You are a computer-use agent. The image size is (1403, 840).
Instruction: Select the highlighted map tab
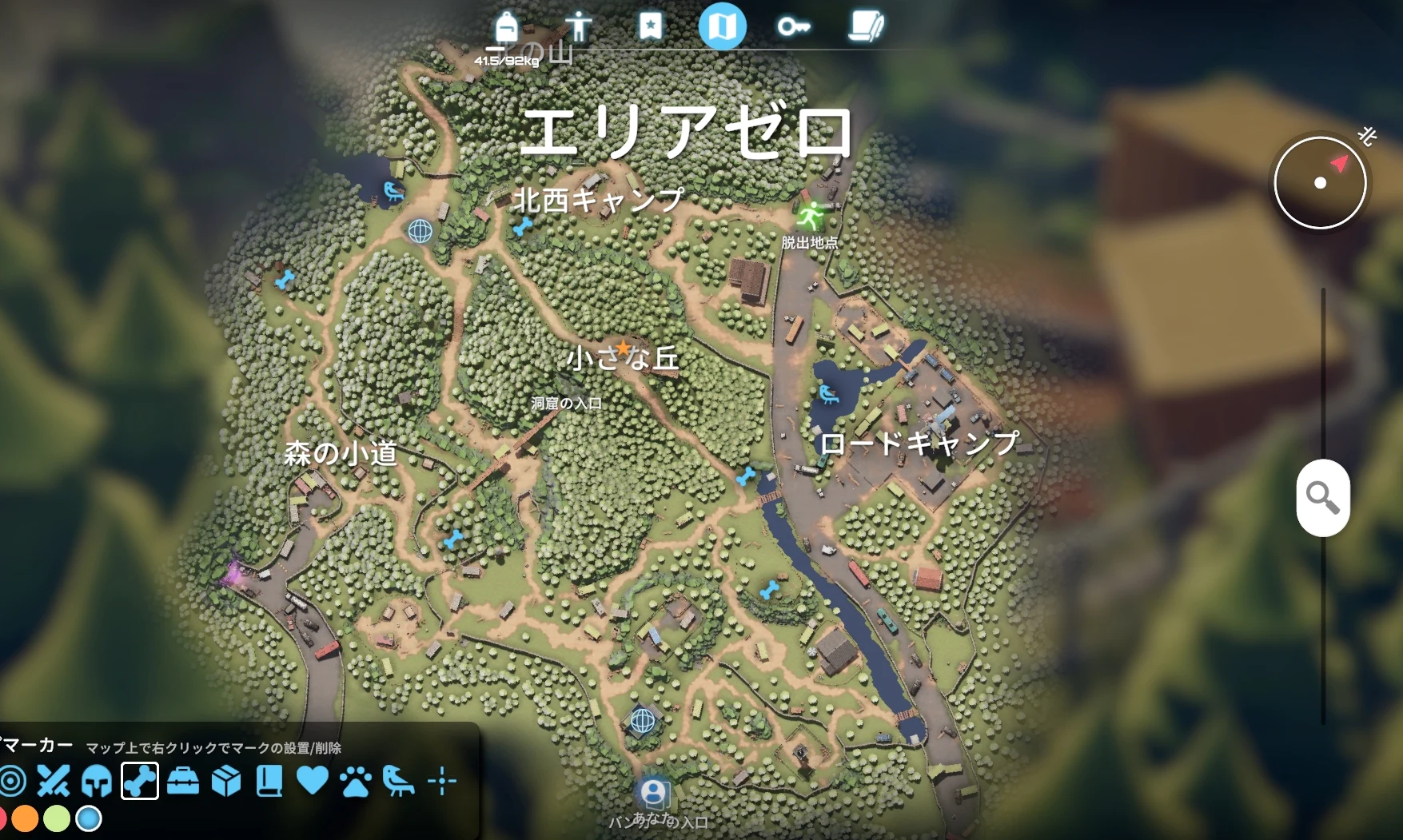(722, 26)
